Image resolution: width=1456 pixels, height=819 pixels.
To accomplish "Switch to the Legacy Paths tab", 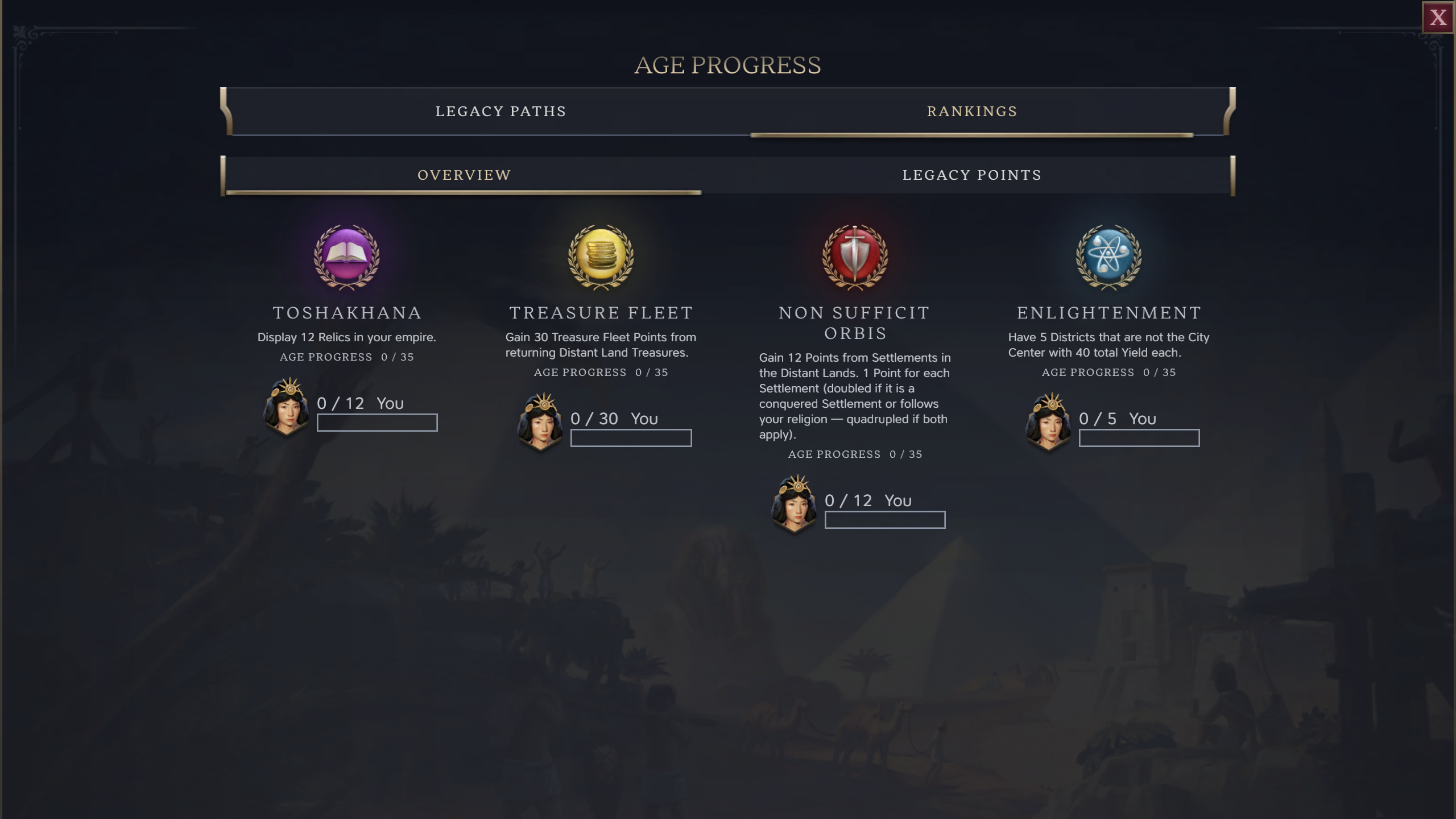I will click(500, 111).
